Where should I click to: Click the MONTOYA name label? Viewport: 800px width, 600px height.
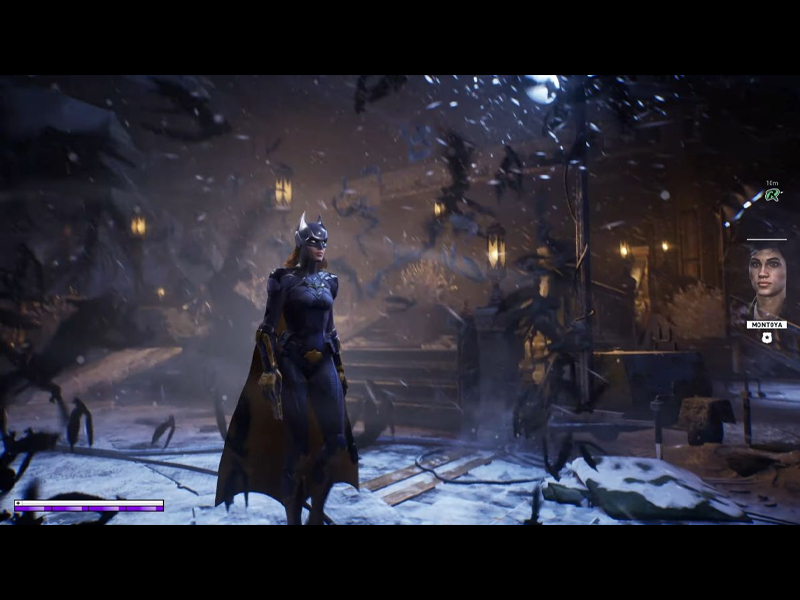point(767,325)
